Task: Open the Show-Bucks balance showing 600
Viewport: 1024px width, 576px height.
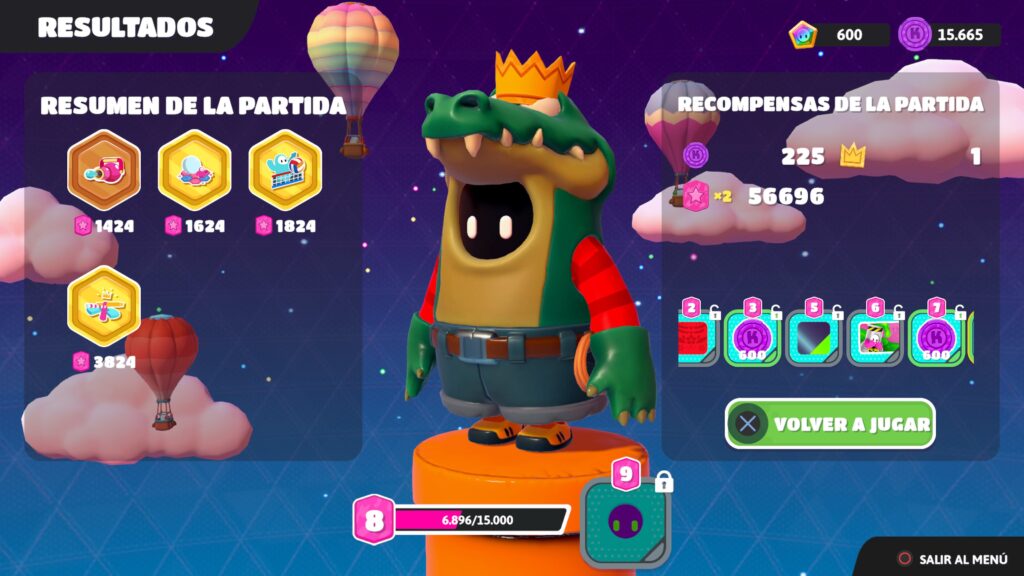Action: [838, 35]
